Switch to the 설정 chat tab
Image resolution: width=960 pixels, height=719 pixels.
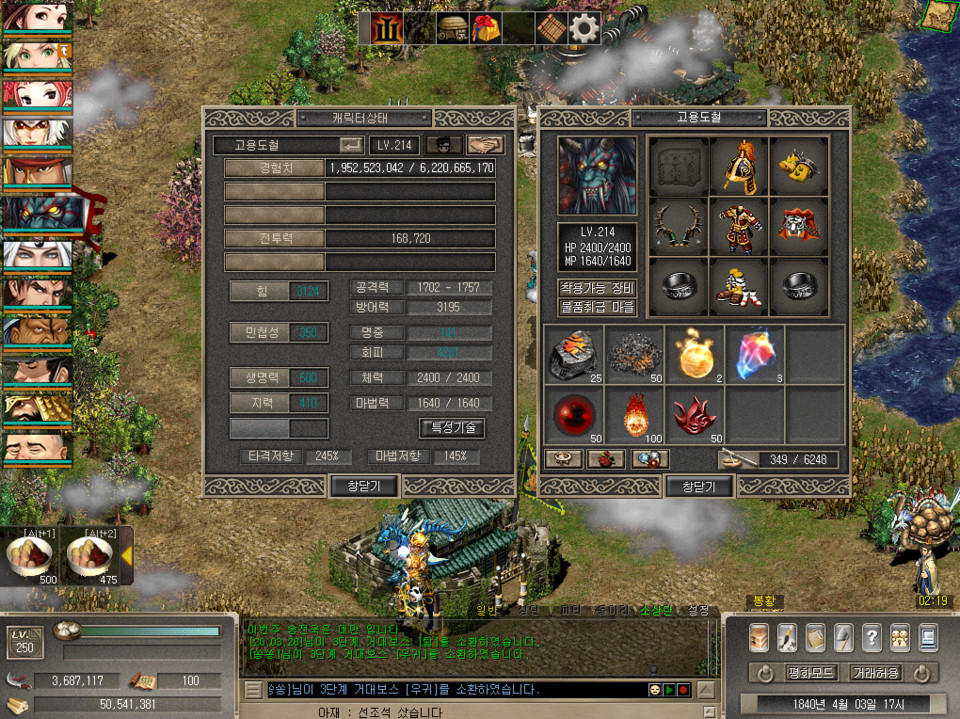697,610
